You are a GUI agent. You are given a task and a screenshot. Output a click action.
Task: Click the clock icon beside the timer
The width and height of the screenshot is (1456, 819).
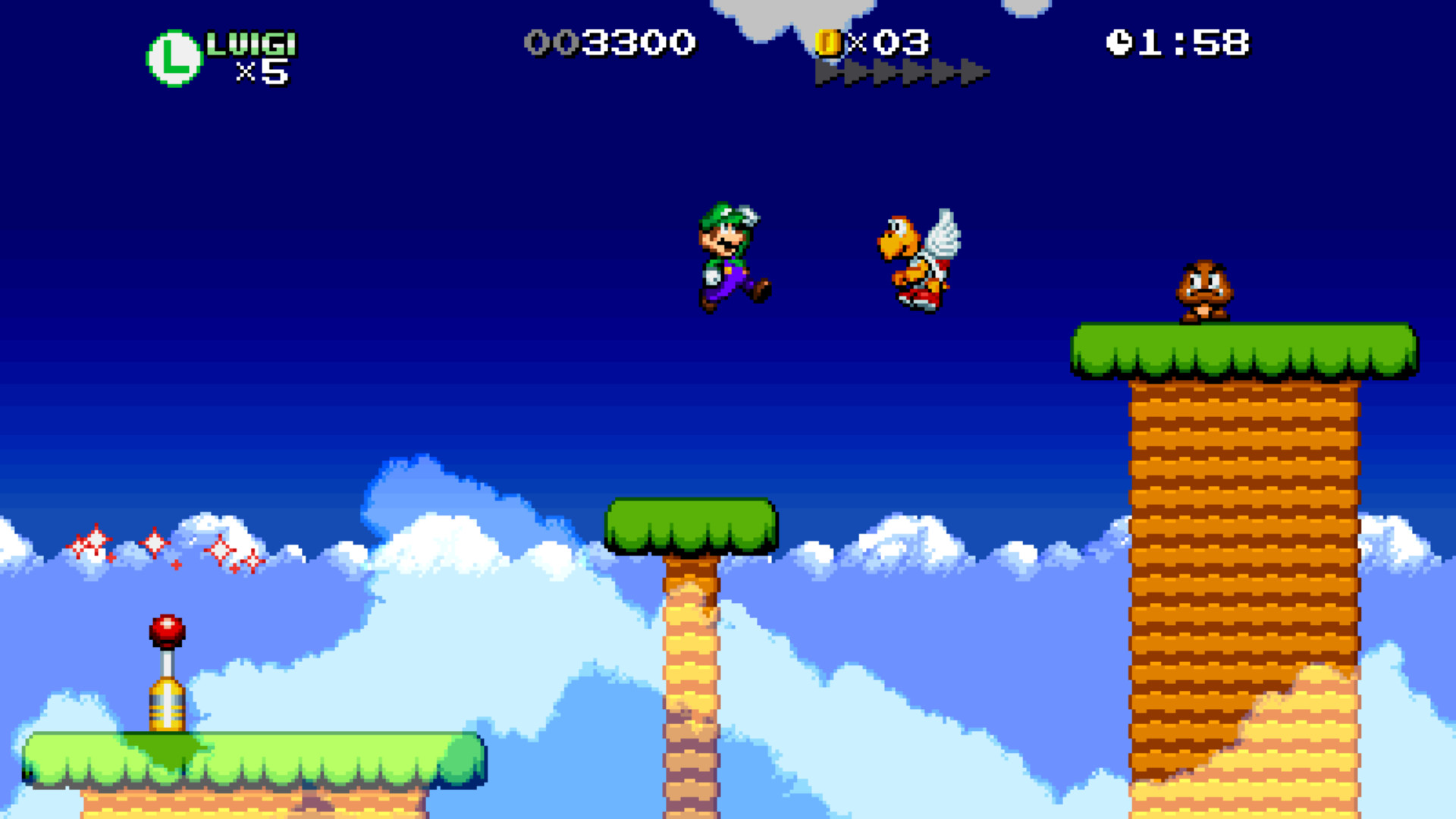pos(1122,42)
